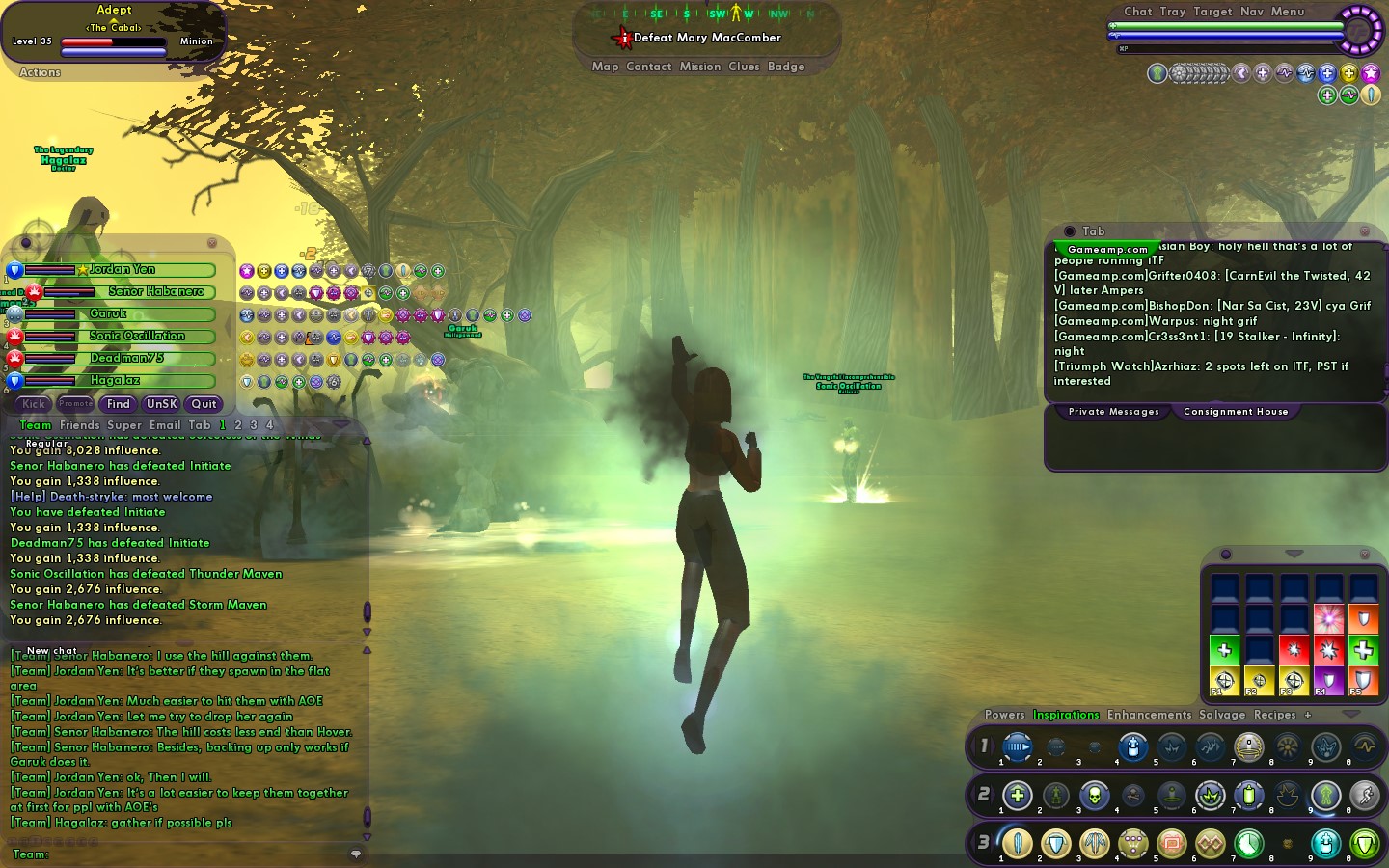Open the Clues panel
This screenshot has height=868, width=1389.
744,67
